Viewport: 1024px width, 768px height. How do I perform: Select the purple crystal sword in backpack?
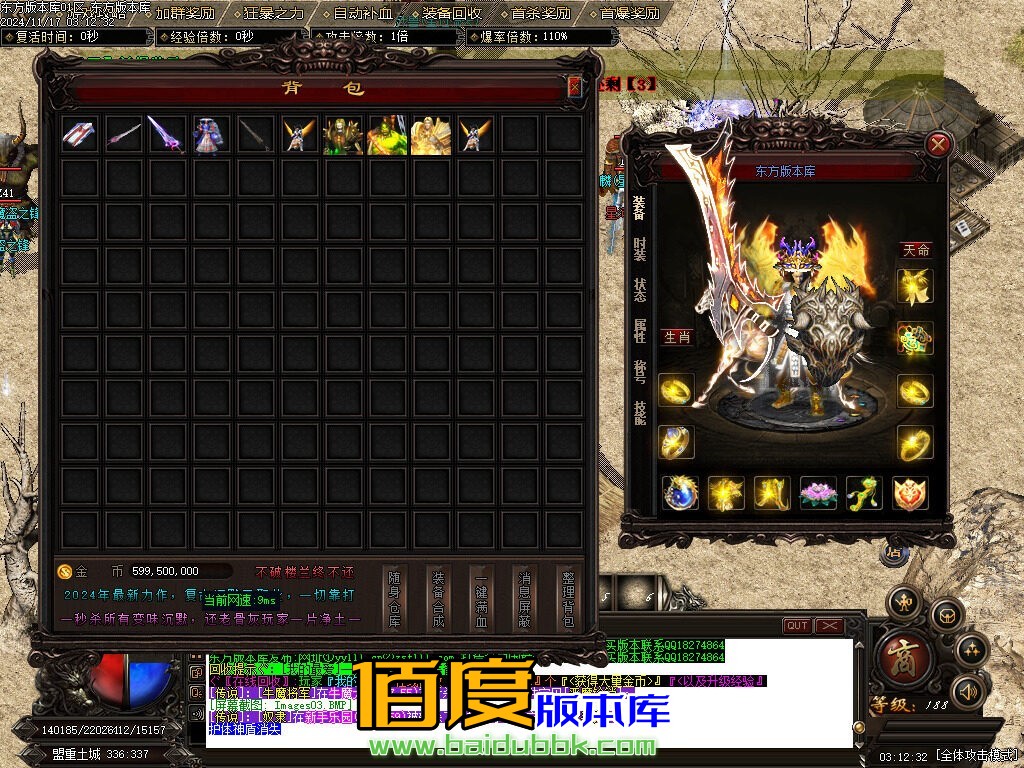coord(166,134)
